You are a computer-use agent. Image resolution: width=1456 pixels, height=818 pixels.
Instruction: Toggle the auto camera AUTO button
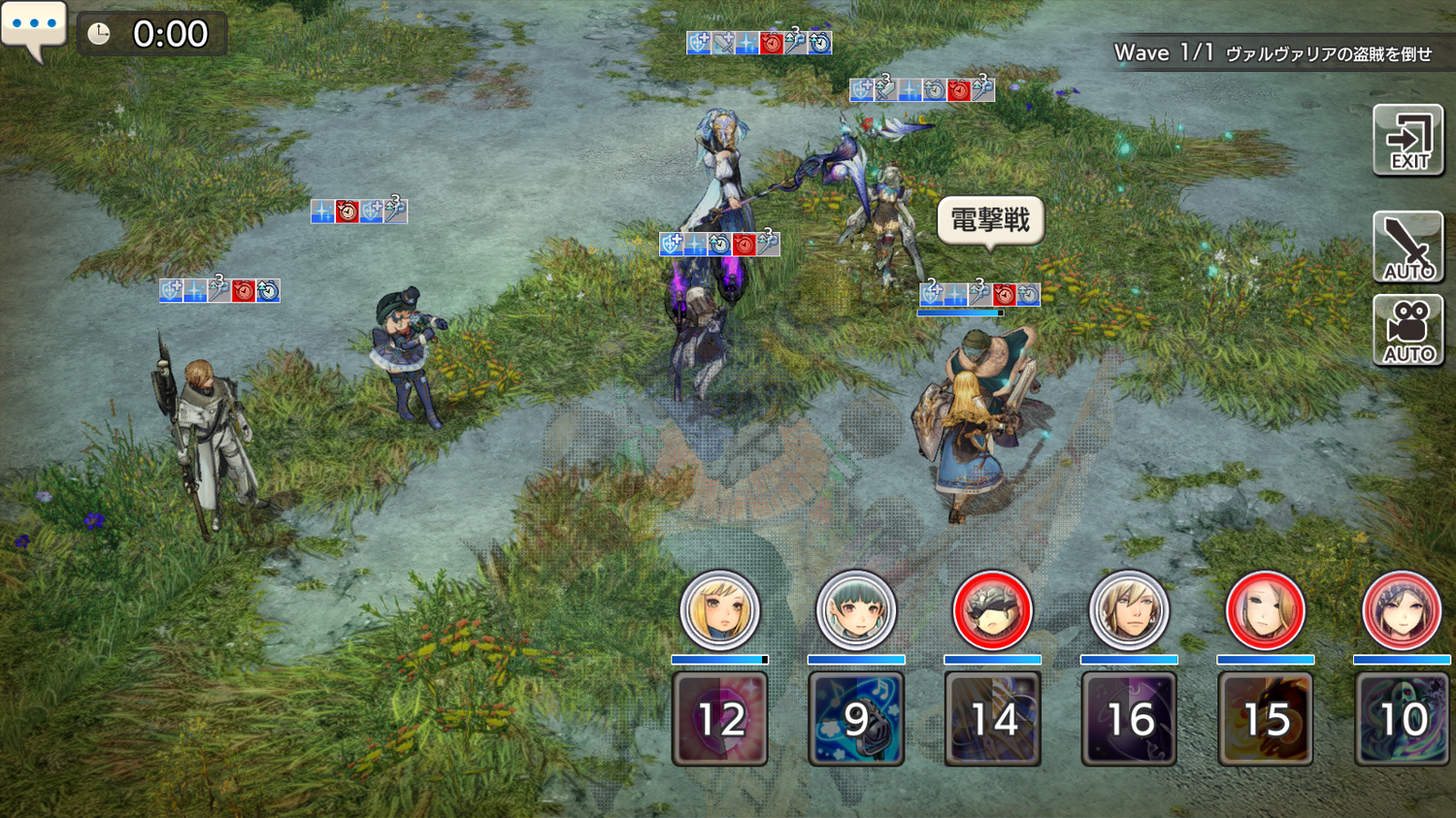(x=1407, y=331)
